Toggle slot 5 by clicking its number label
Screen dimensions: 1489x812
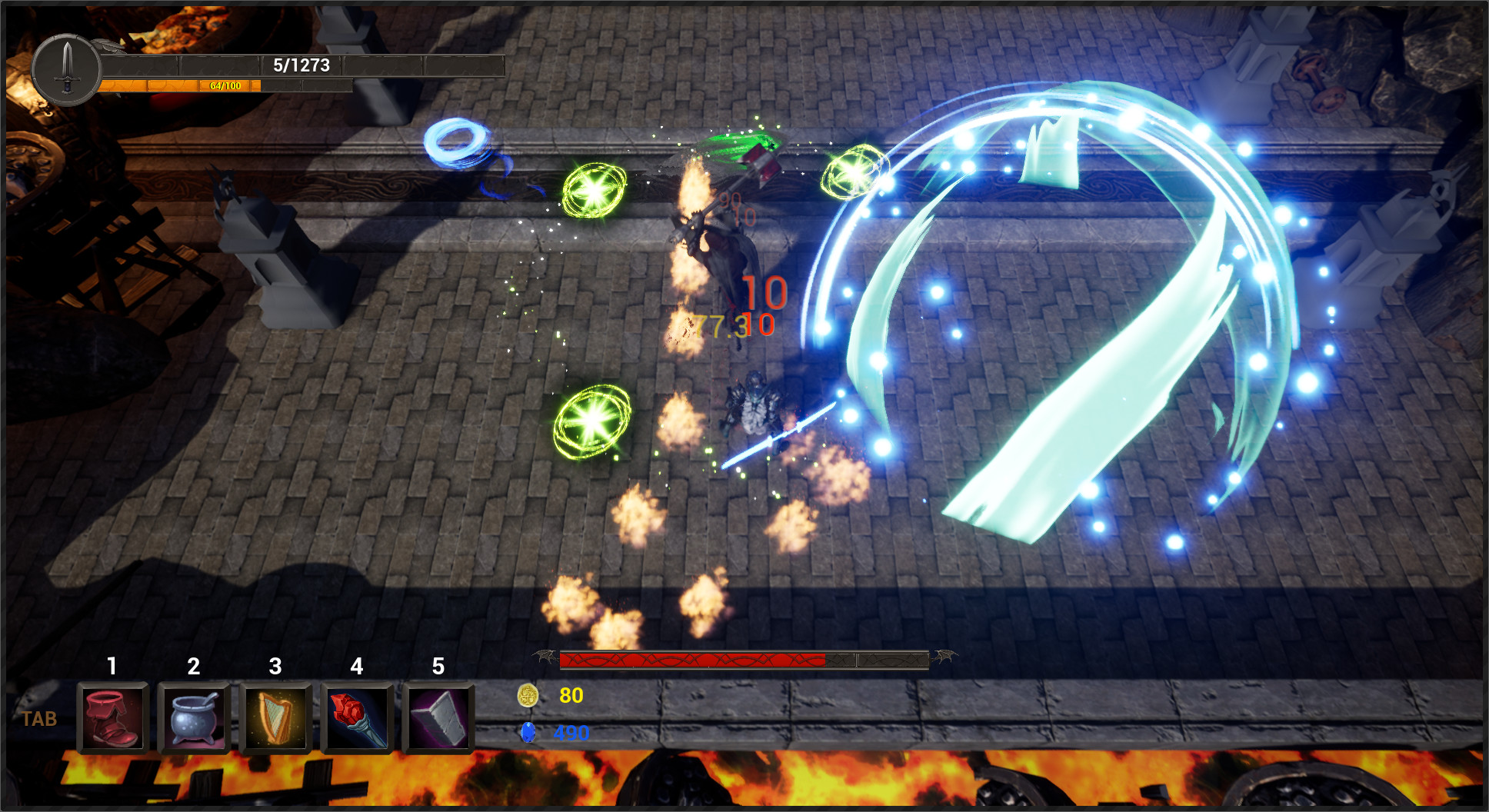[437, 668]
